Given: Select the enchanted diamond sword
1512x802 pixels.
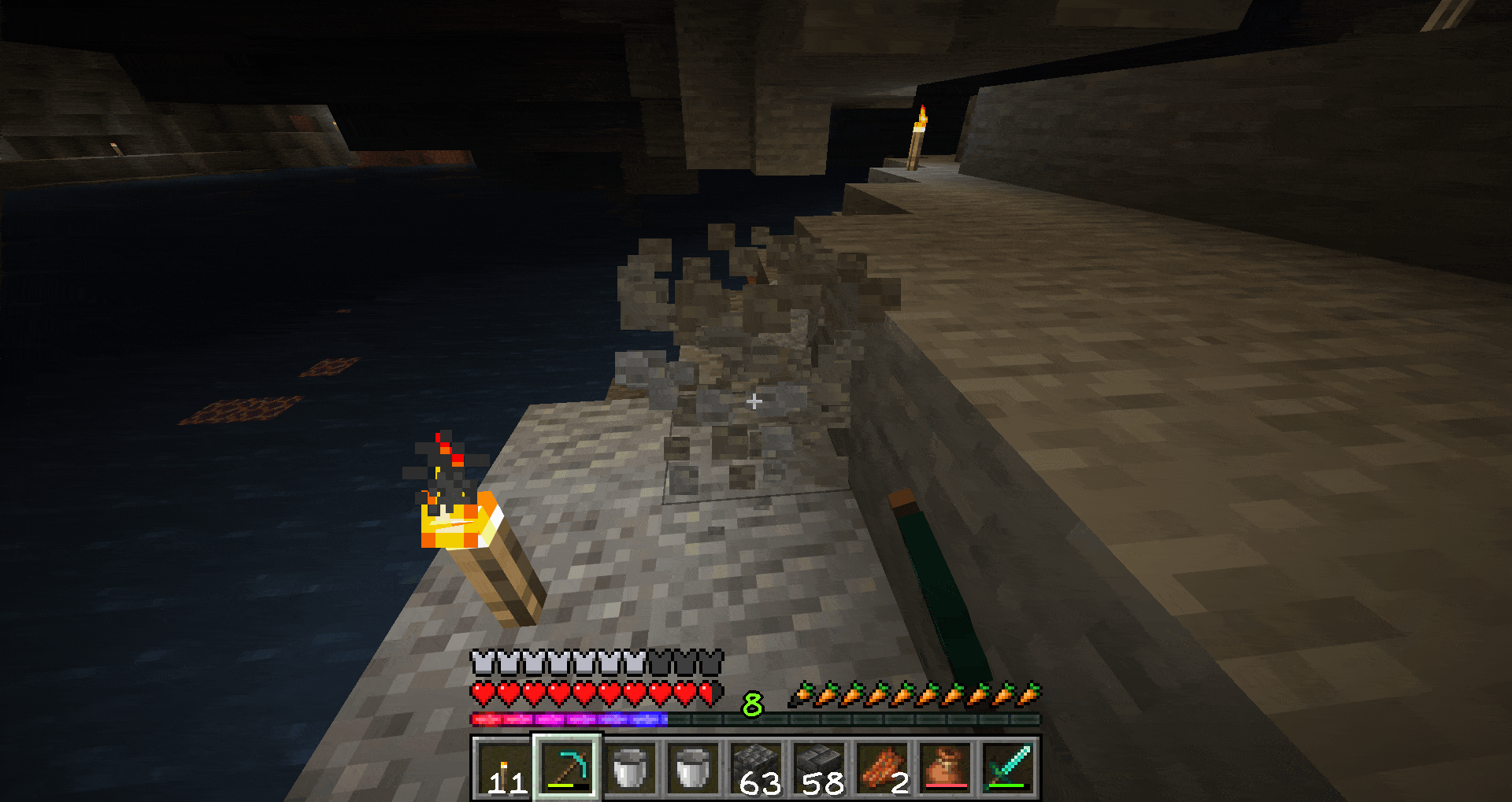Looking at the screenshot, I should (1006, 767).
